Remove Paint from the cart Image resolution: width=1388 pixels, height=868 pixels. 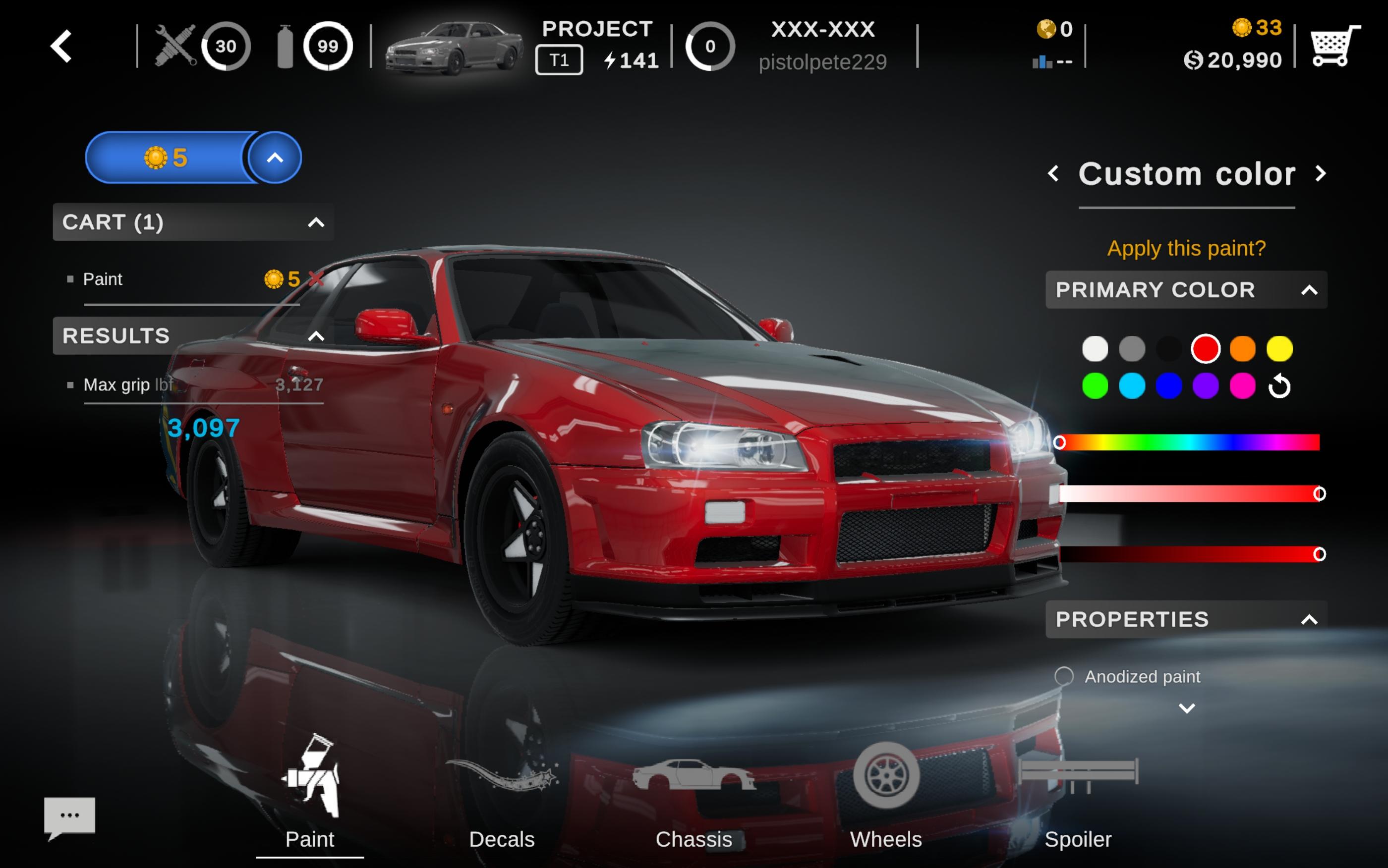(x=315, y=279)
